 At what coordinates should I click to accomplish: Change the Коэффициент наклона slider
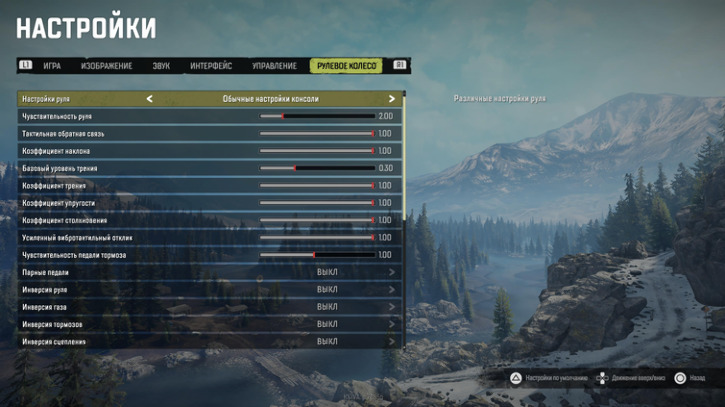(x=317, y=151)
